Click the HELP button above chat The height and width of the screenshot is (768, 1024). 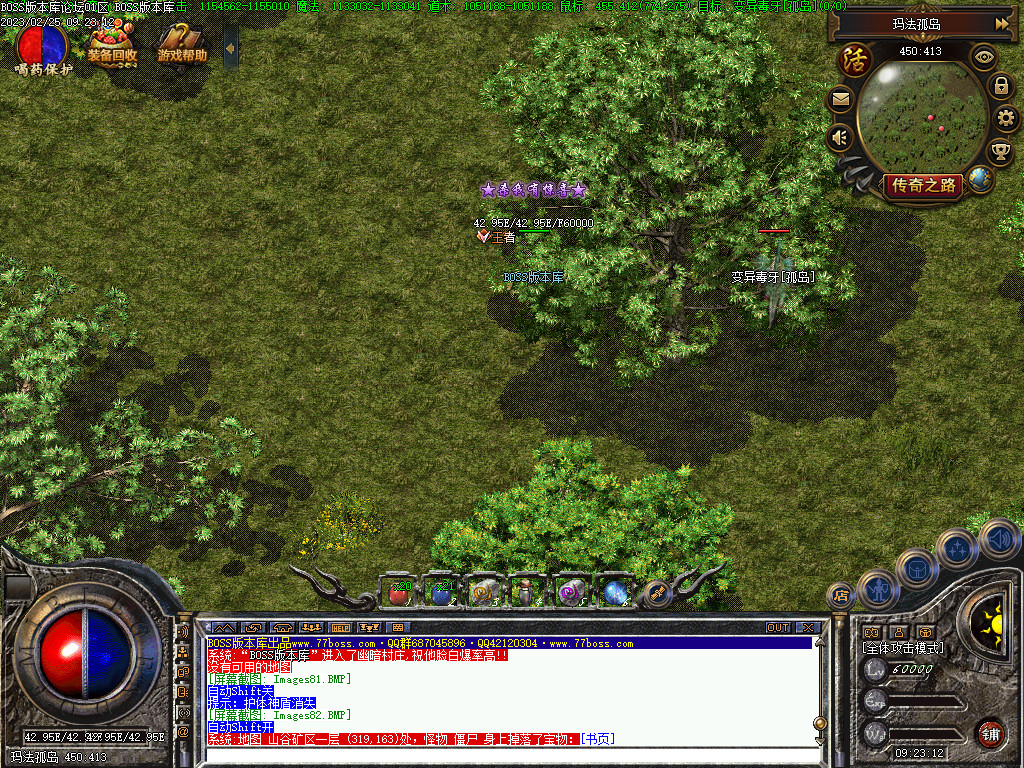pyautogui.click(x=340, y=628)
